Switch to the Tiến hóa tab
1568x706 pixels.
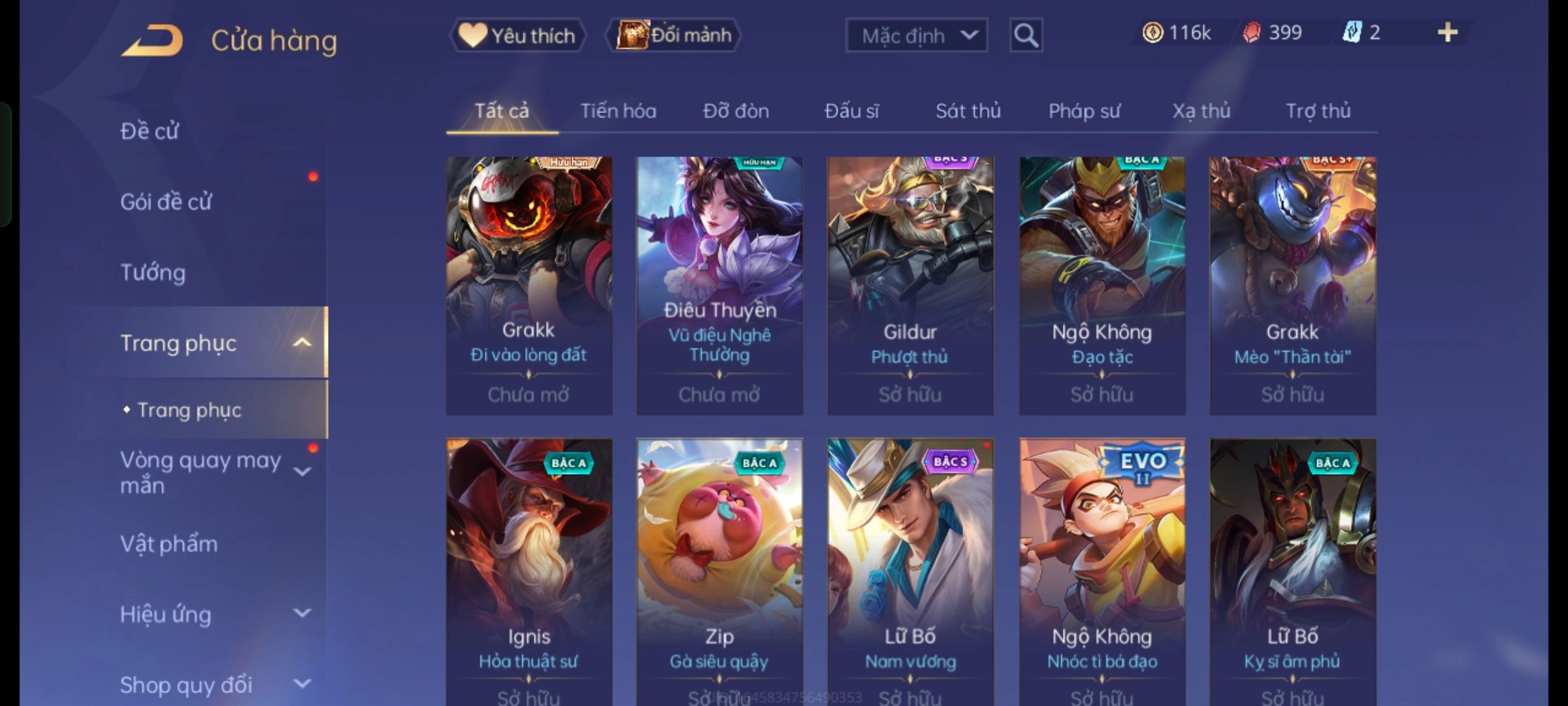click(x=618, y=111)
